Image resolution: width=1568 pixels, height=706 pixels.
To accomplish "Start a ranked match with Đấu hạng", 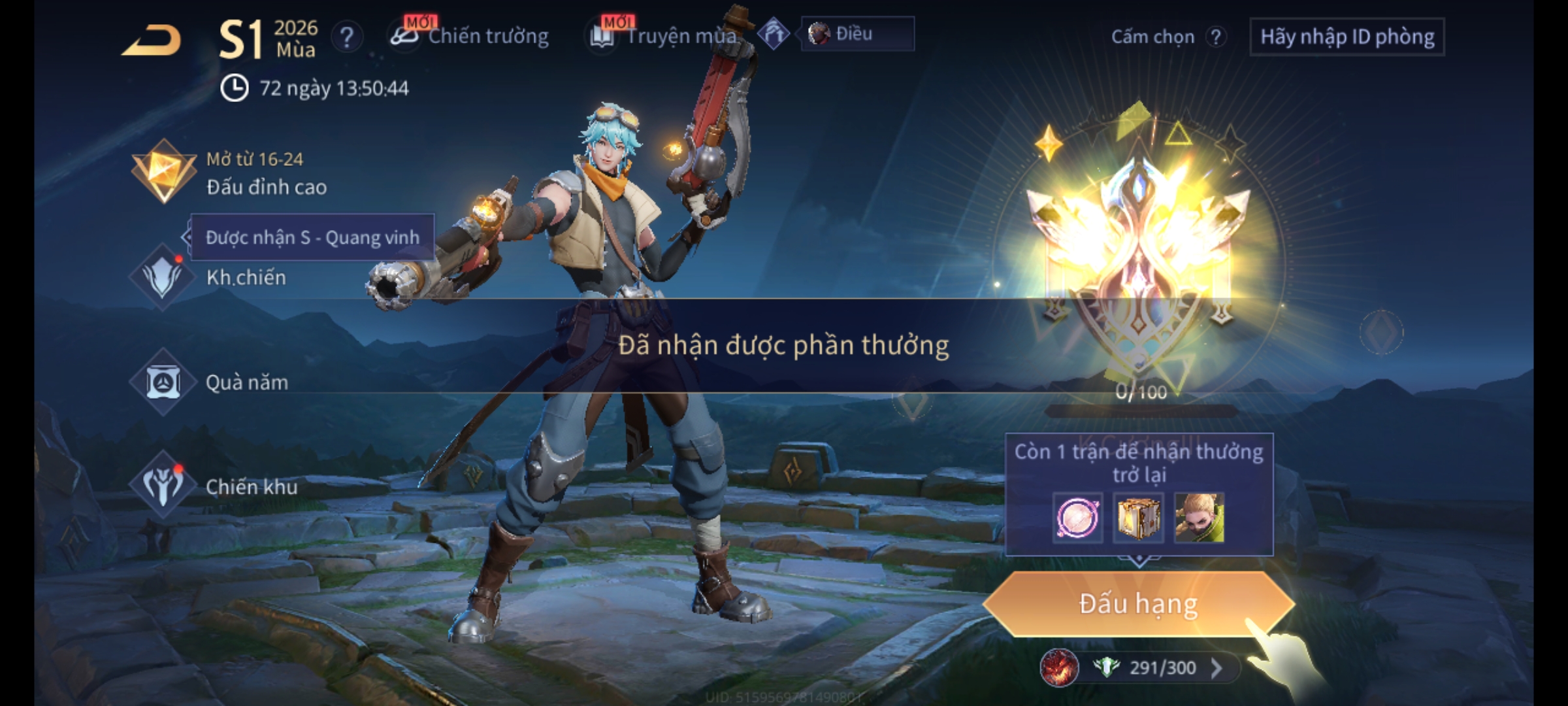I will (x=1138, y=604).
